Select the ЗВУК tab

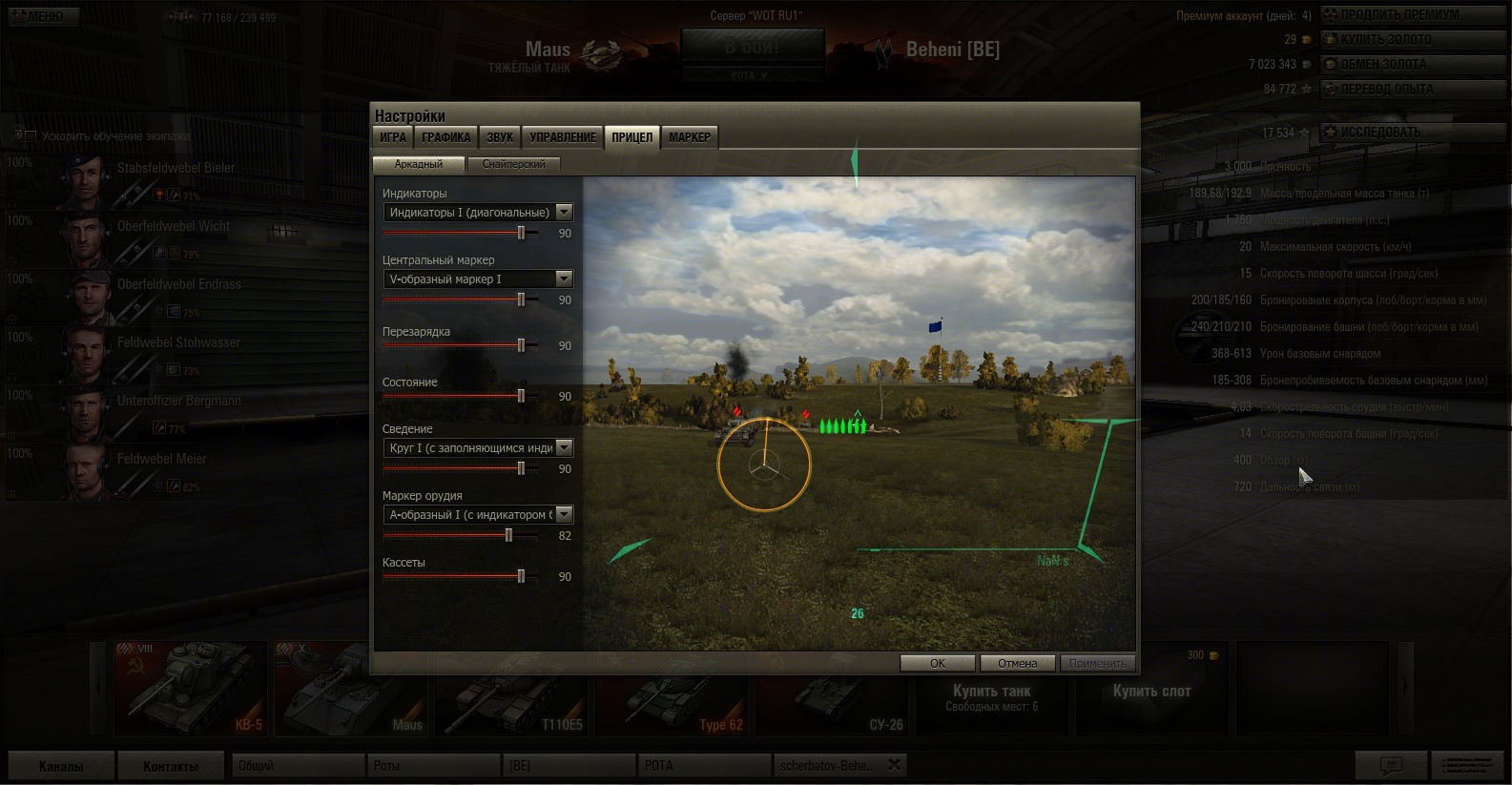point(500,137)
